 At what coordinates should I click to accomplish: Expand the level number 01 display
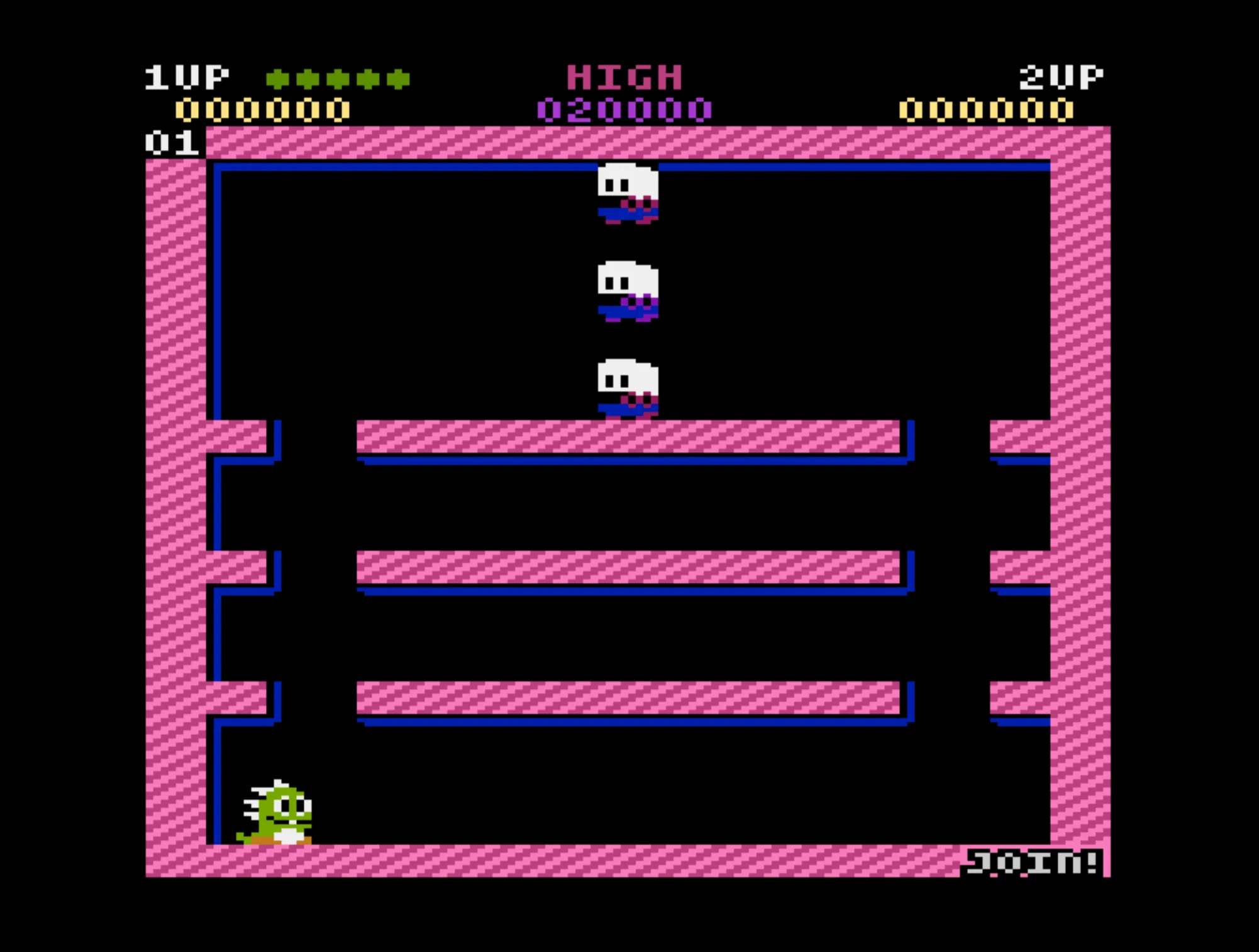(x=171, y=141)
